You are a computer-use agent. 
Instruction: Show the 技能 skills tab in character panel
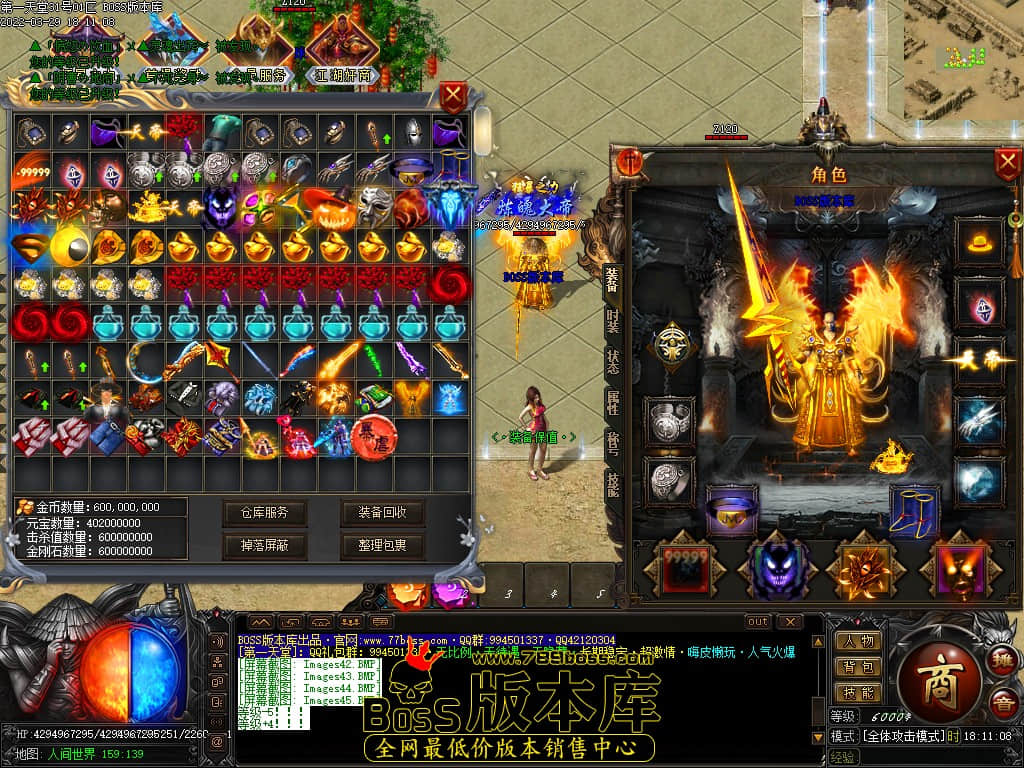point(612,484)
